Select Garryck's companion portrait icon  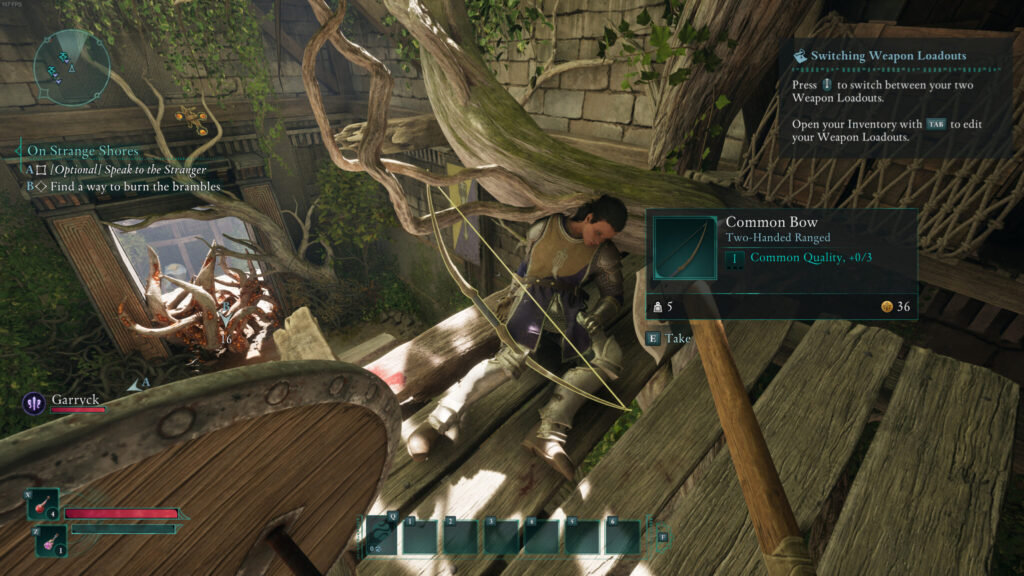(33, 403)
